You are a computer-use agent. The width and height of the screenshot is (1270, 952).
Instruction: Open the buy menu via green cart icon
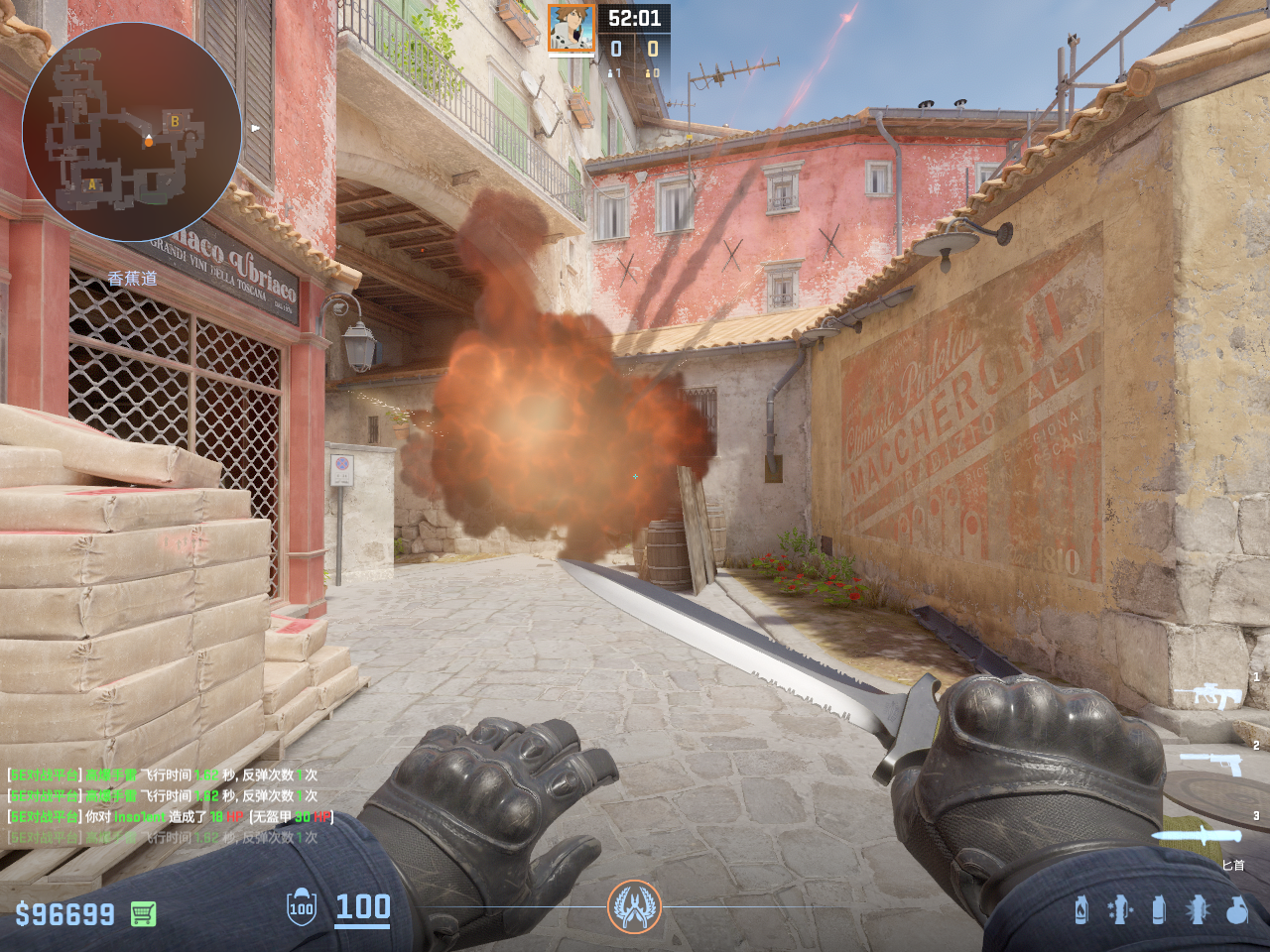pyautogui.click(x=144, y=913)
